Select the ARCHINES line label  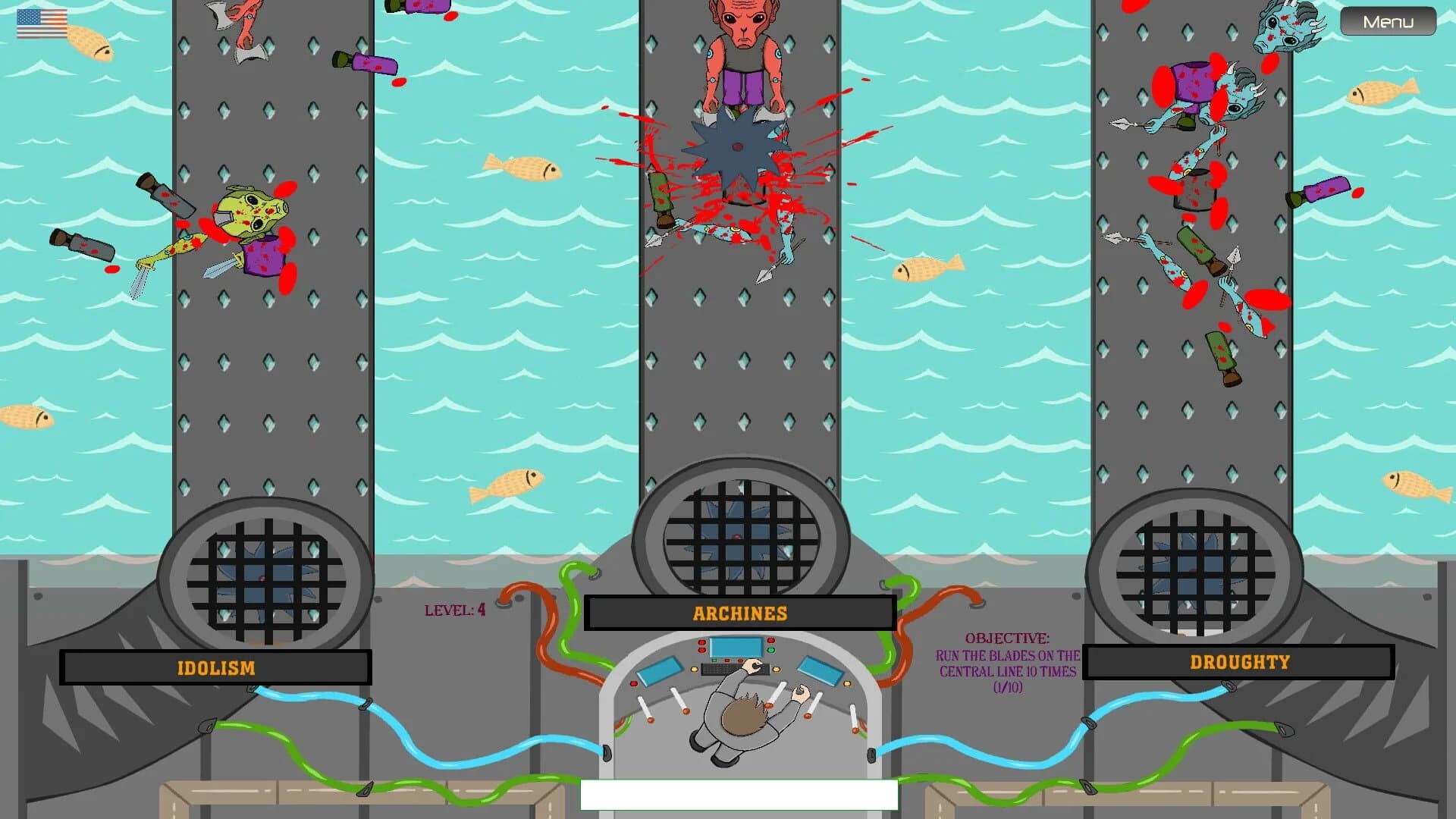[739, 613]
